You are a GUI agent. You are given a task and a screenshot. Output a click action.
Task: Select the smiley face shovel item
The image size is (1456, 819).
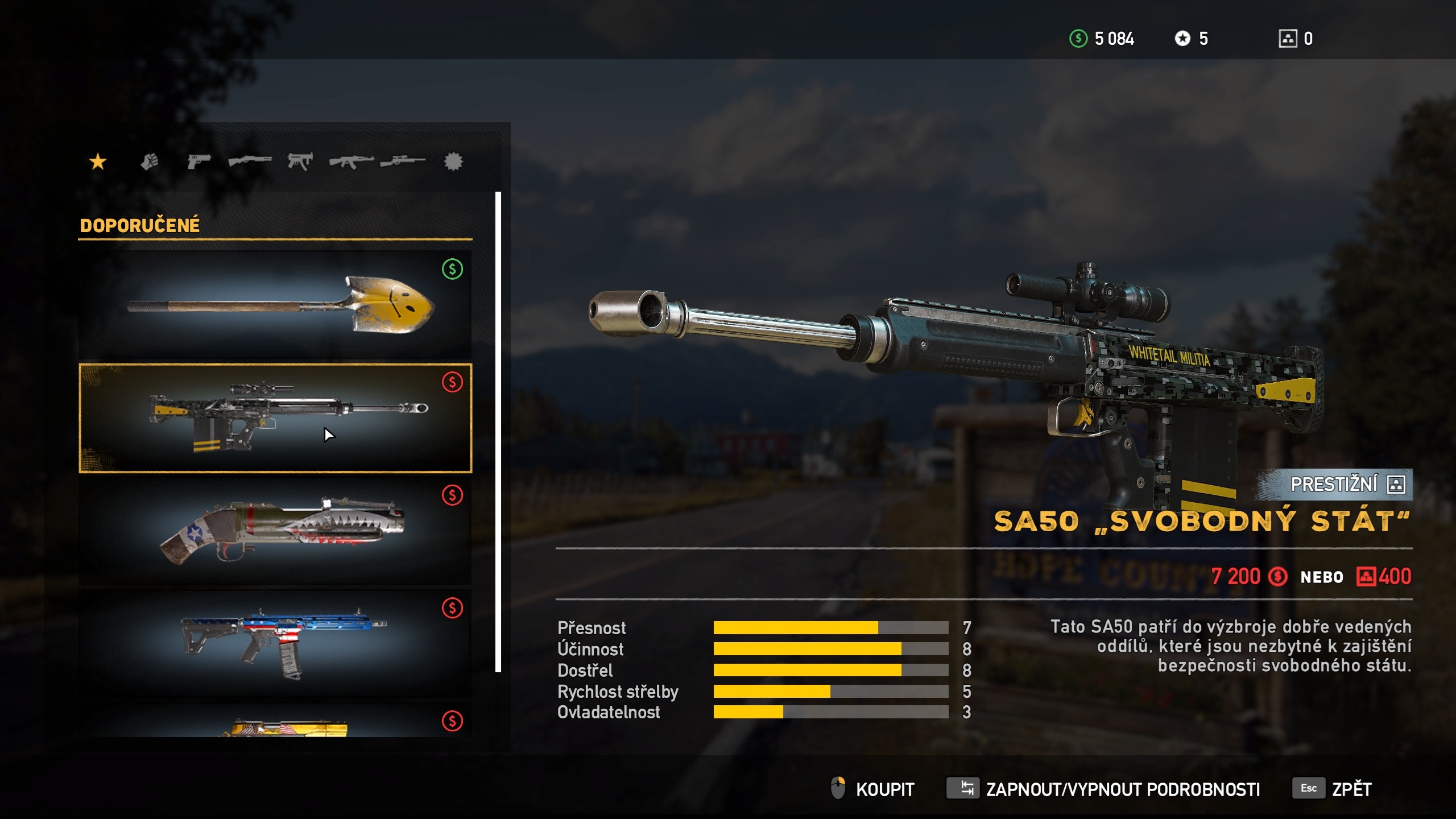(275, 304)
